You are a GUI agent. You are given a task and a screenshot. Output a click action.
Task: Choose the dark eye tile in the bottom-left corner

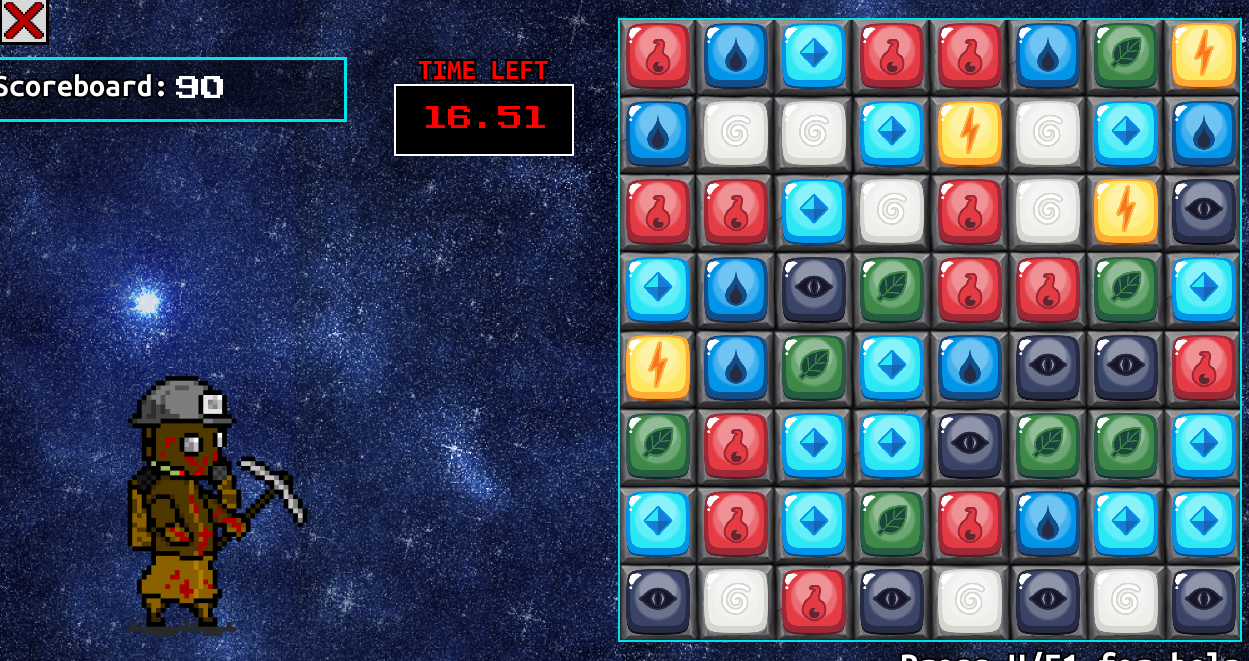coord(658,601)
